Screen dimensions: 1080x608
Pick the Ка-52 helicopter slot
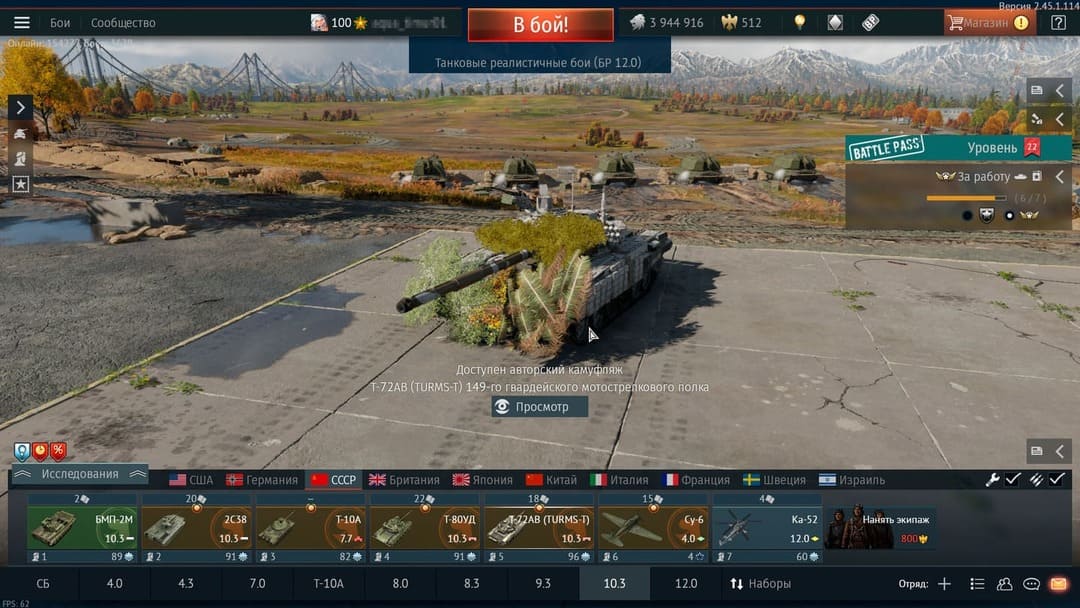tap(766, 528)
